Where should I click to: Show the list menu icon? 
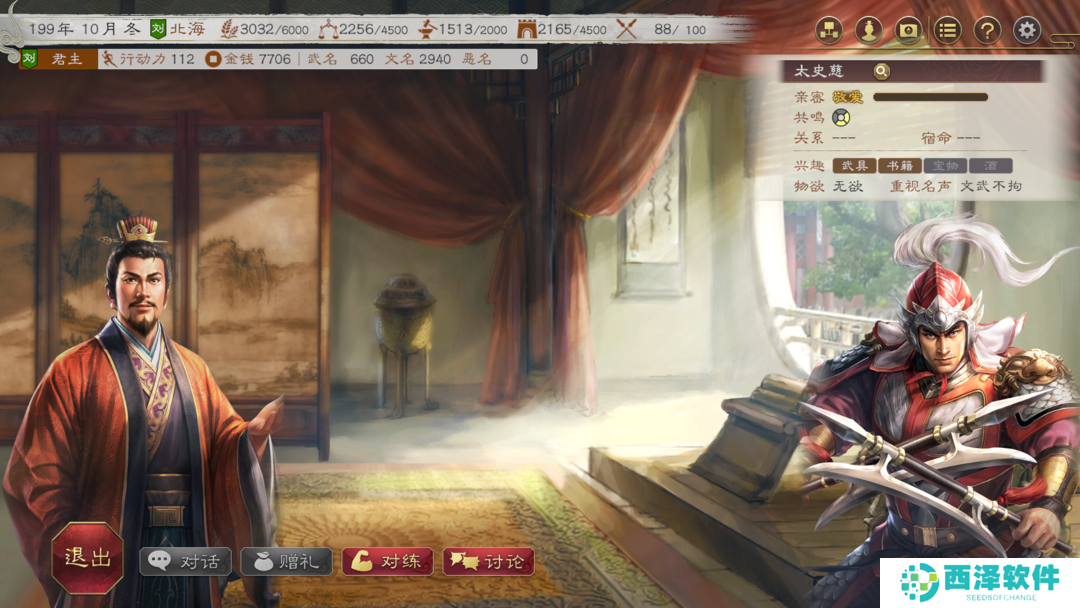tap(948, 30)
